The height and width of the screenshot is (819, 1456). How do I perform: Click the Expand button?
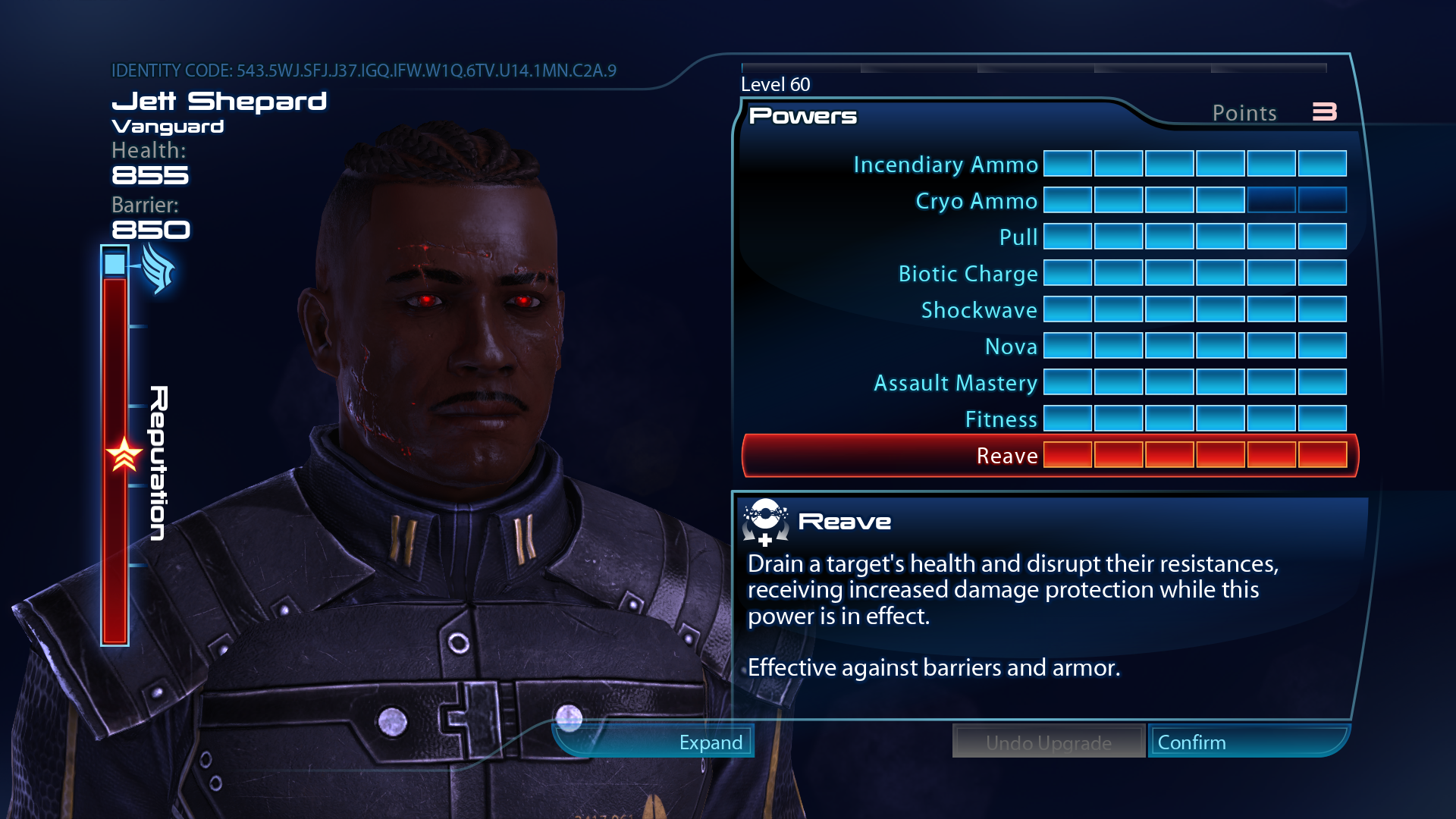(710, 742)
